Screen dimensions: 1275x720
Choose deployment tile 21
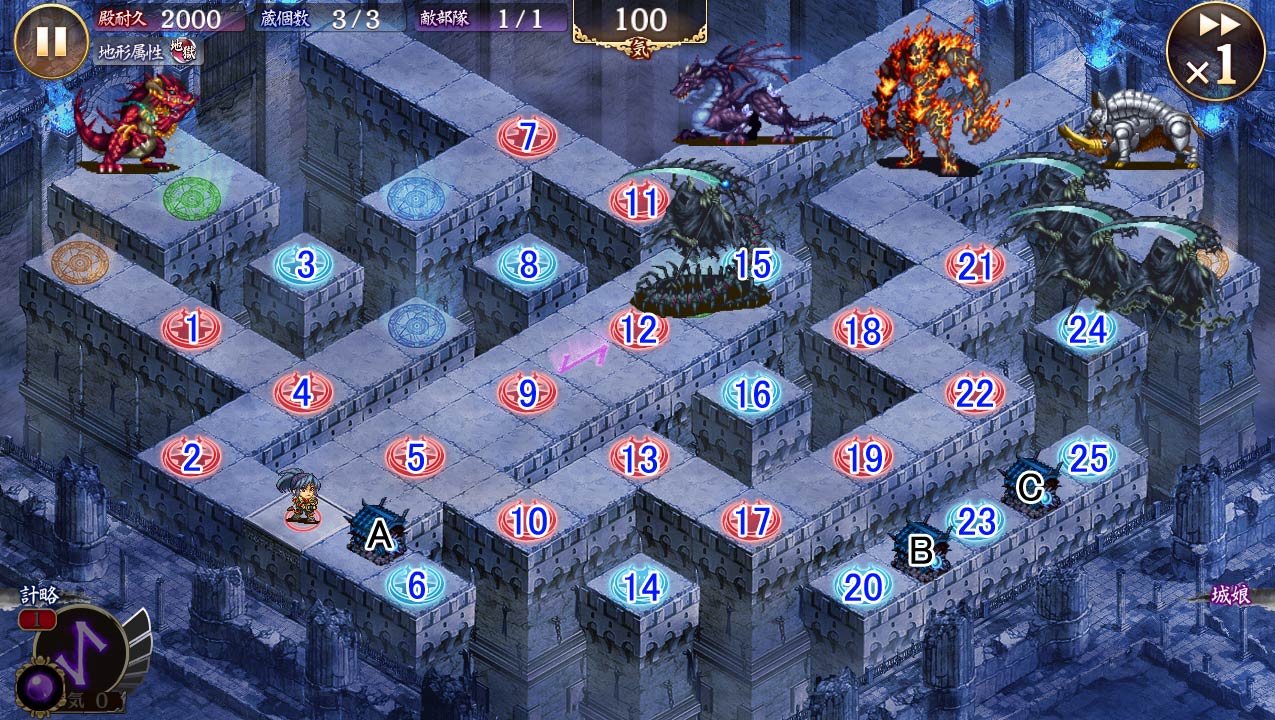pos(975,266)
